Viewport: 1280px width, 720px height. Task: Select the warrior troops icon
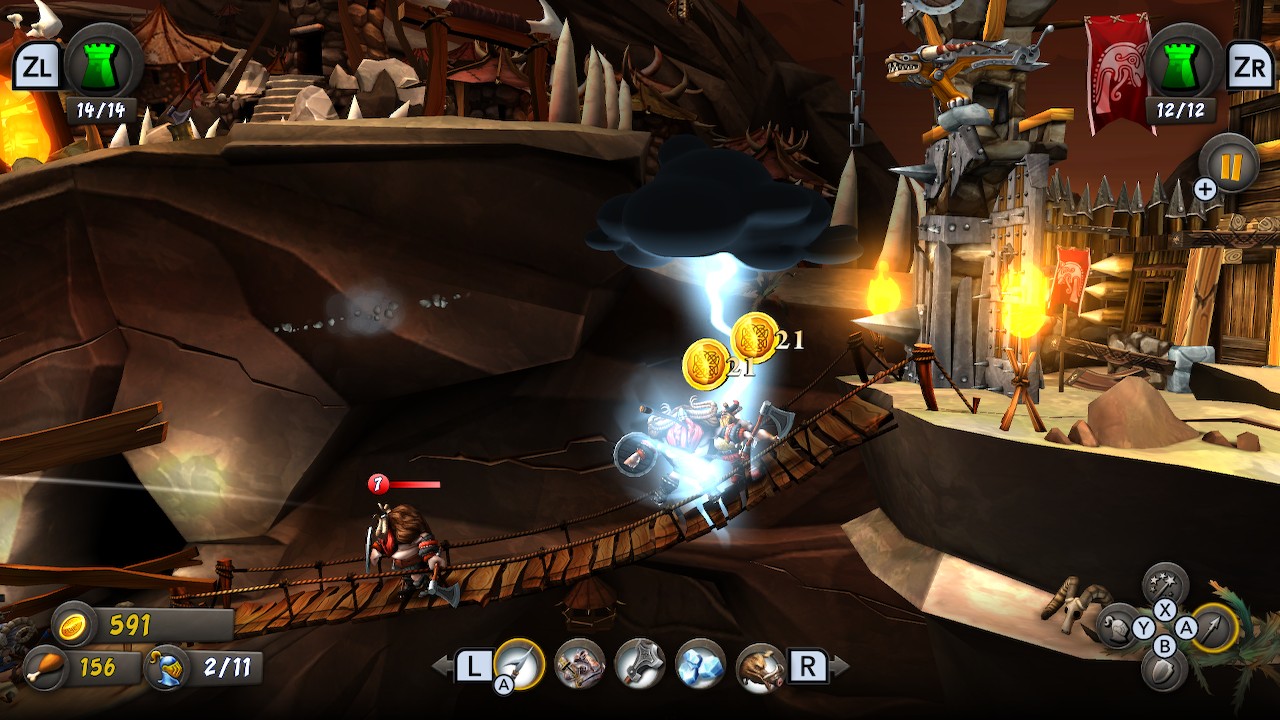pyautogui.click(x=578, y=665)
